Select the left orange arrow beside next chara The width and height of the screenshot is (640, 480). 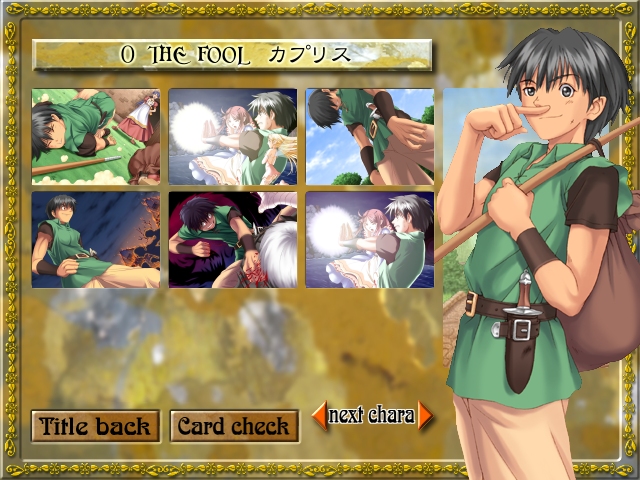click(x=320, y=415)
